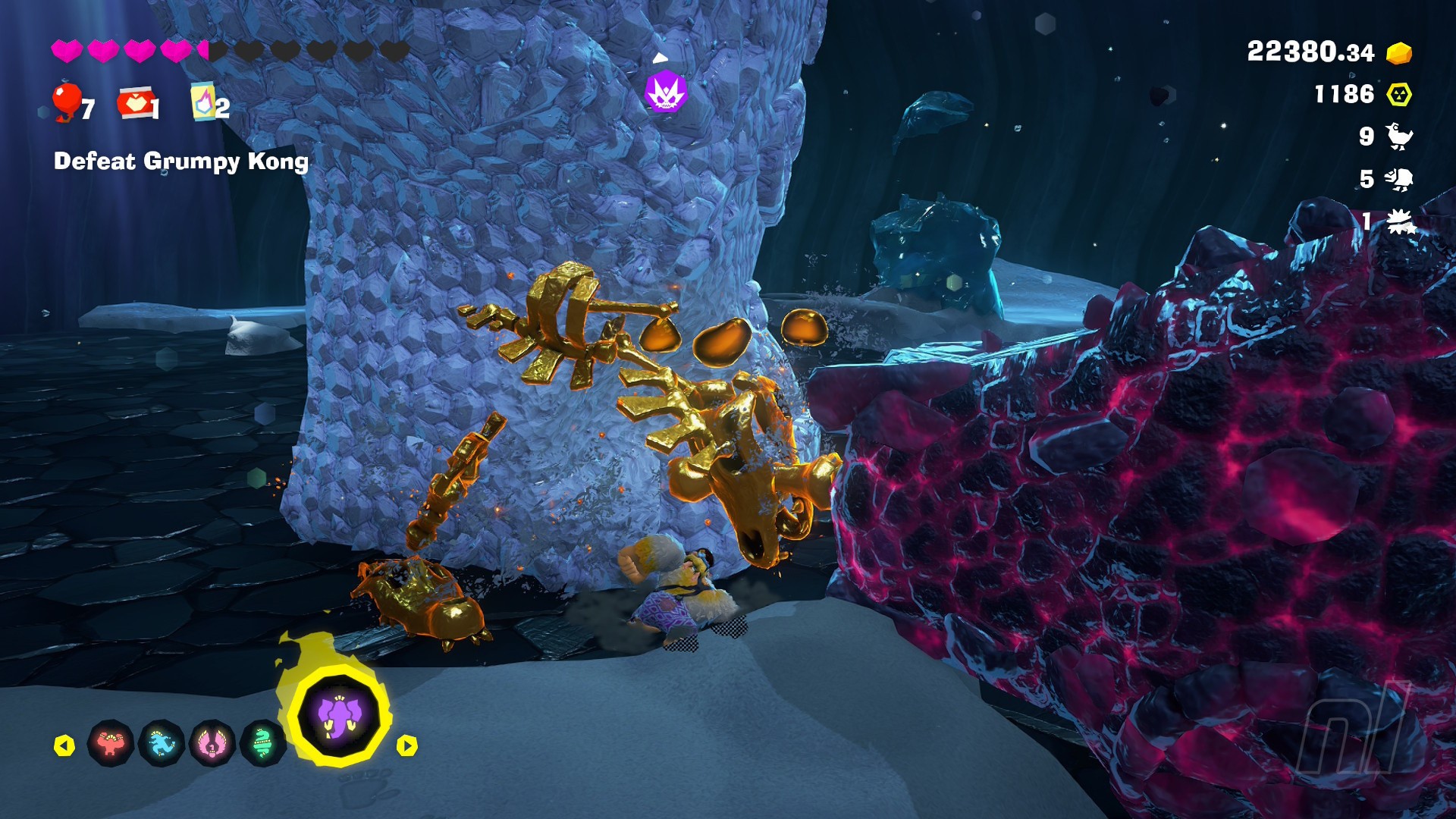Choose the blue Zebra Bananza icon
Viewport: 1456px width, 819px height.
(162, 743)
